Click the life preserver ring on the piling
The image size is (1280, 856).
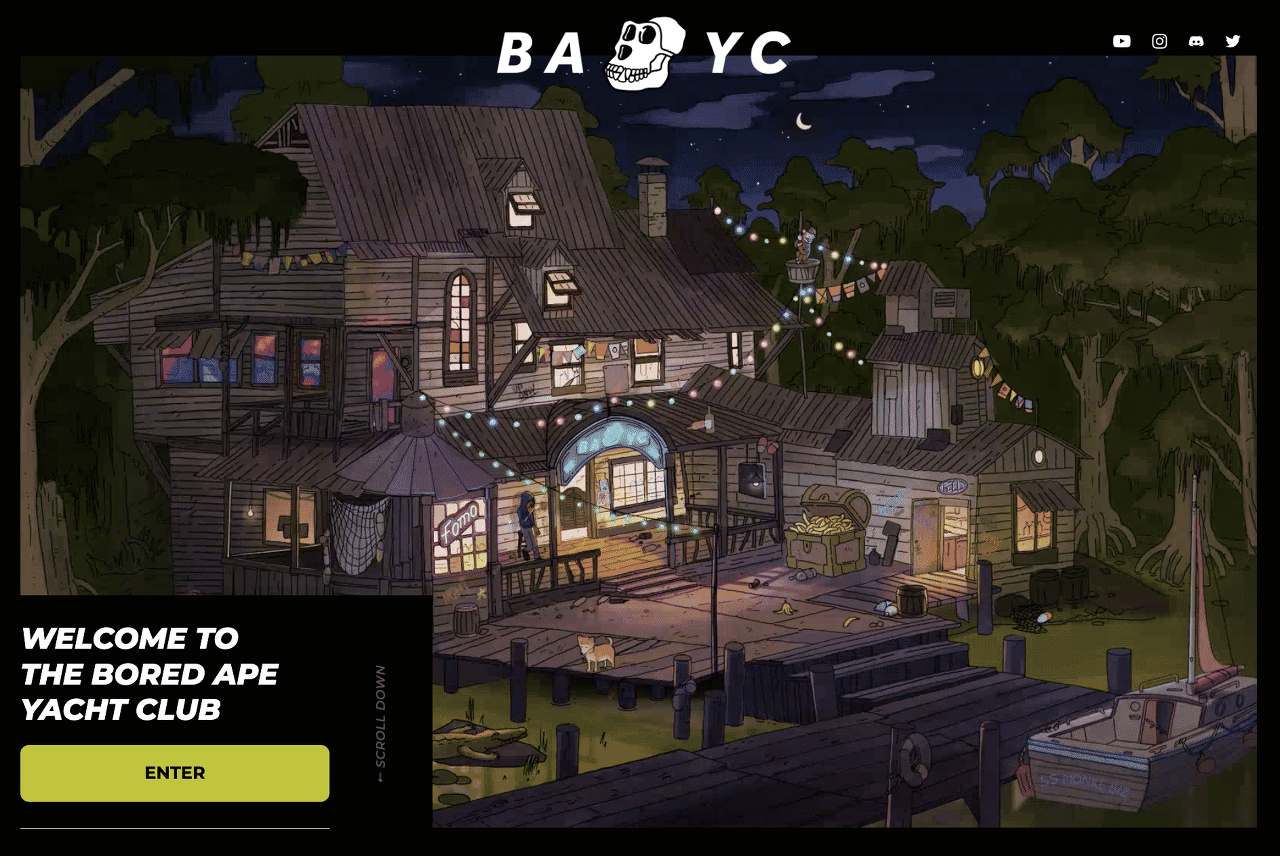[913, 758]
